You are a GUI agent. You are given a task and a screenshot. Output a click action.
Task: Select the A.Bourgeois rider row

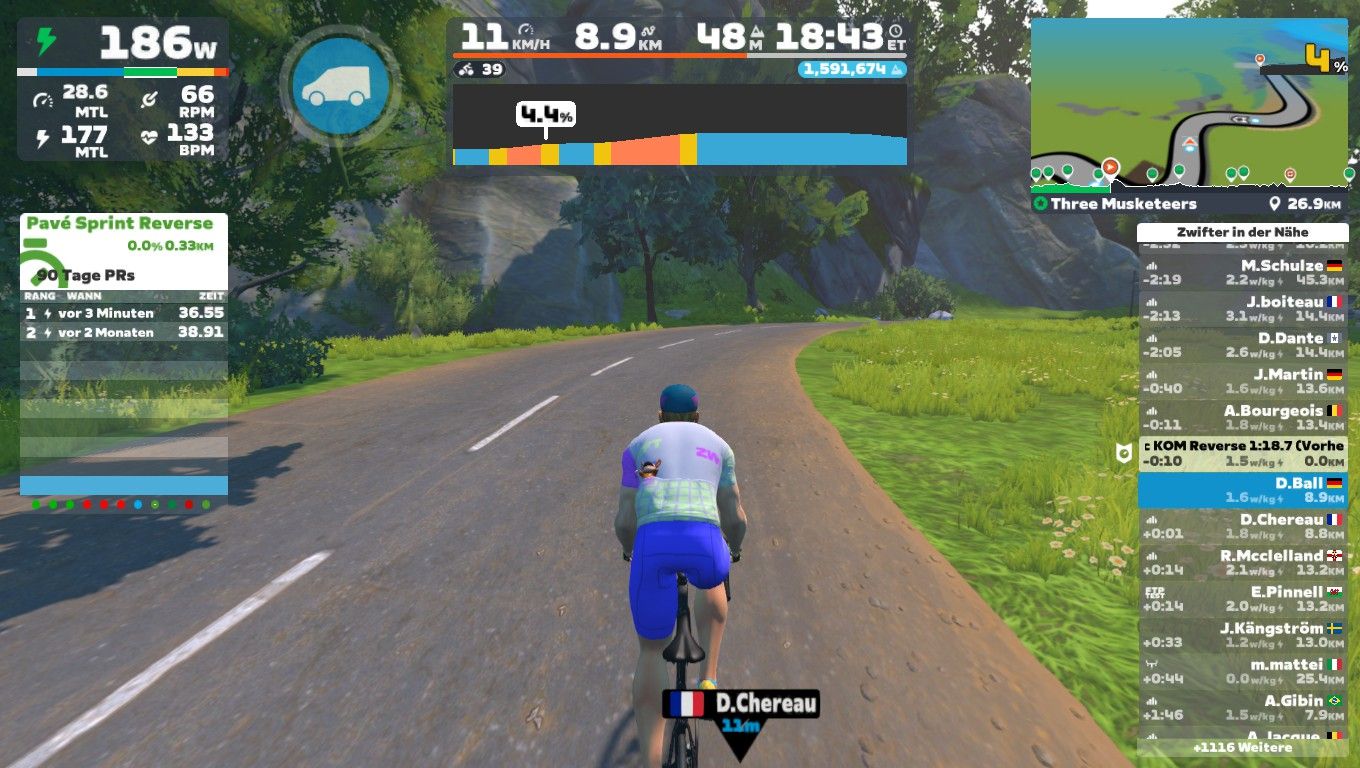click(1242, 417)
